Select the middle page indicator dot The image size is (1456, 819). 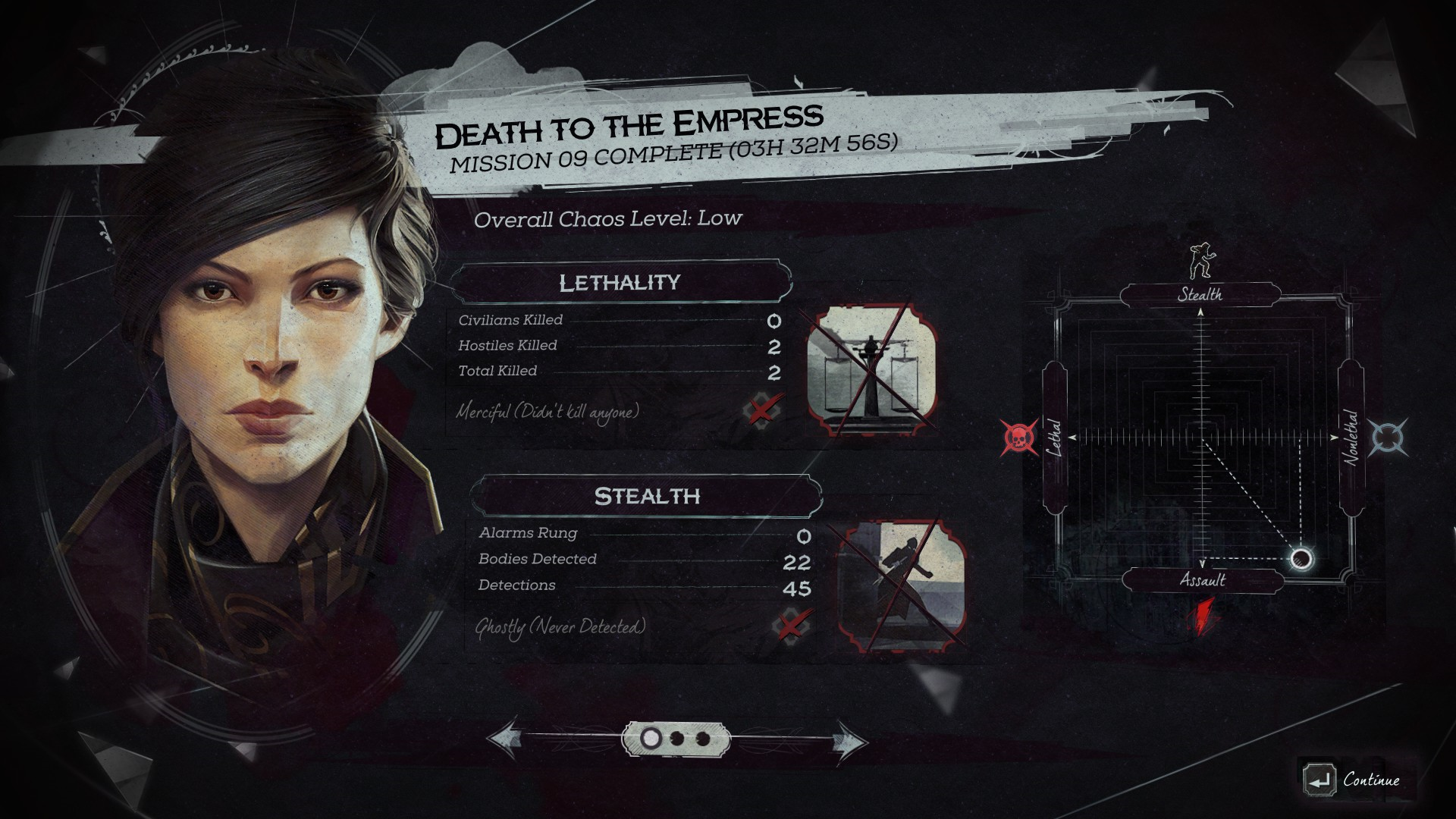(677, 738)
